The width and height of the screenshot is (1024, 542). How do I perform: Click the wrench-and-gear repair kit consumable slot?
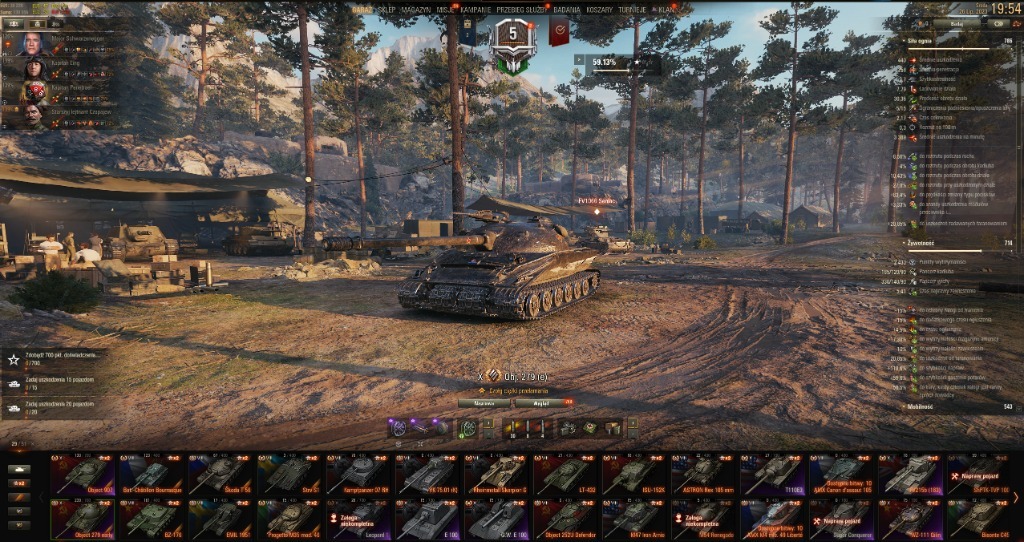(x=569, y=428)
